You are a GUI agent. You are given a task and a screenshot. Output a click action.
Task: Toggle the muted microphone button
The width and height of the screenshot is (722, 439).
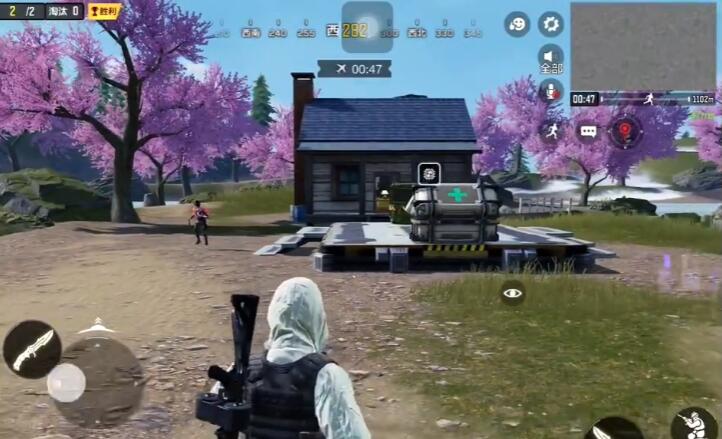(551, 92)
